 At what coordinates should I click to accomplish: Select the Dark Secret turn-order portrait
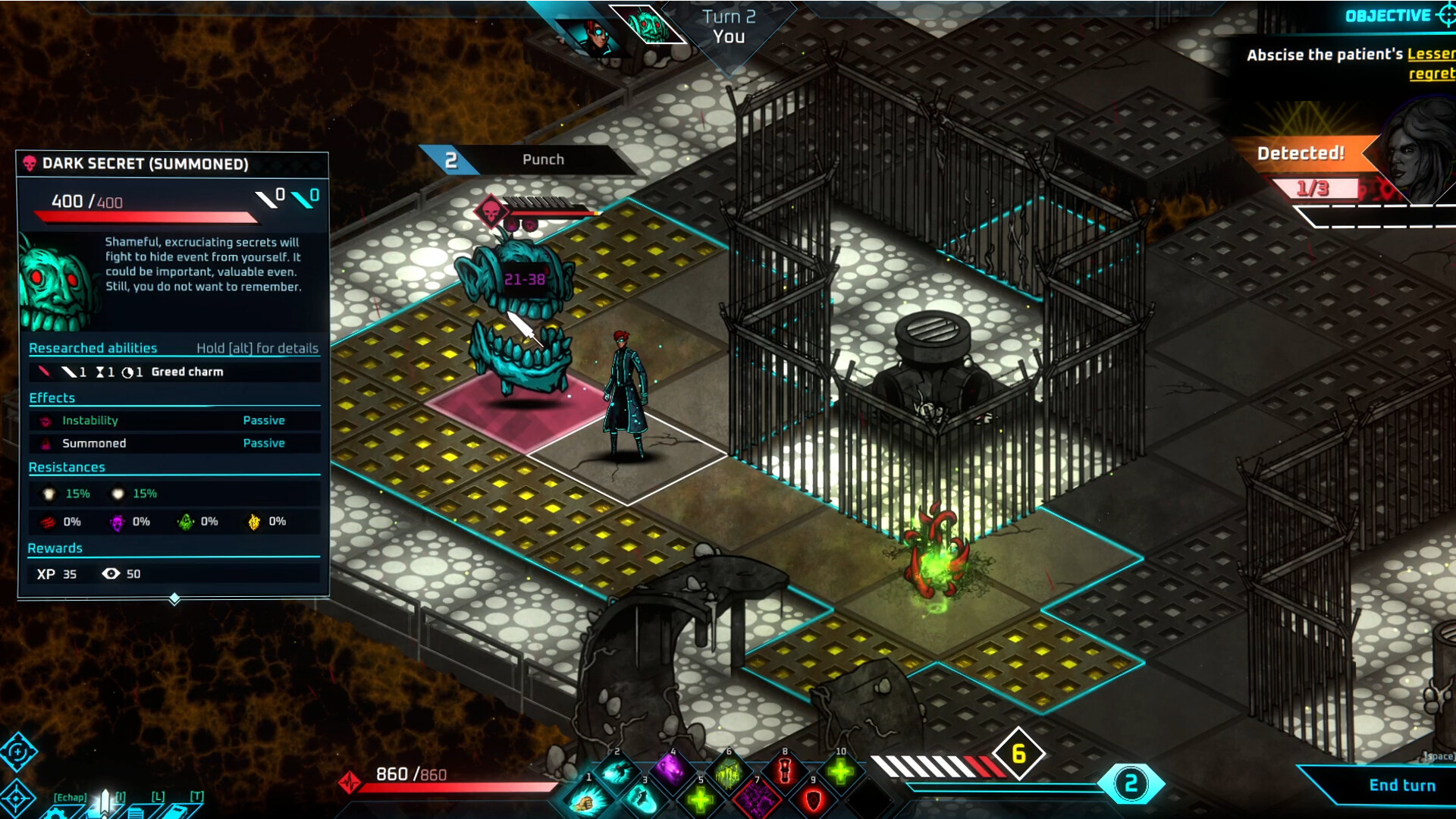tap(646, 25)
